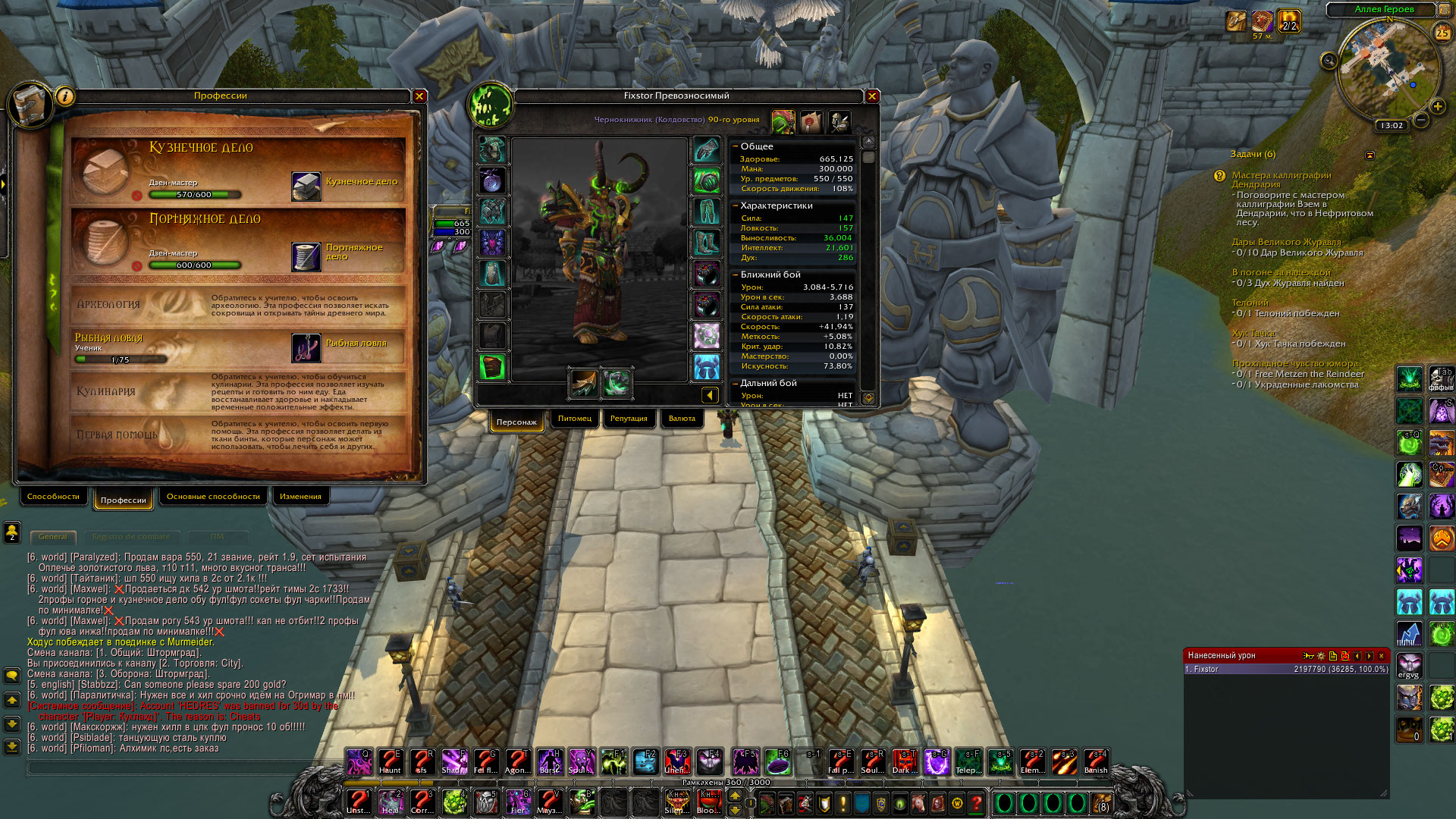Viewport: 1456px width, 819px height.
Task: Close the Fixstor character window
Action: [x=872, y=96]
